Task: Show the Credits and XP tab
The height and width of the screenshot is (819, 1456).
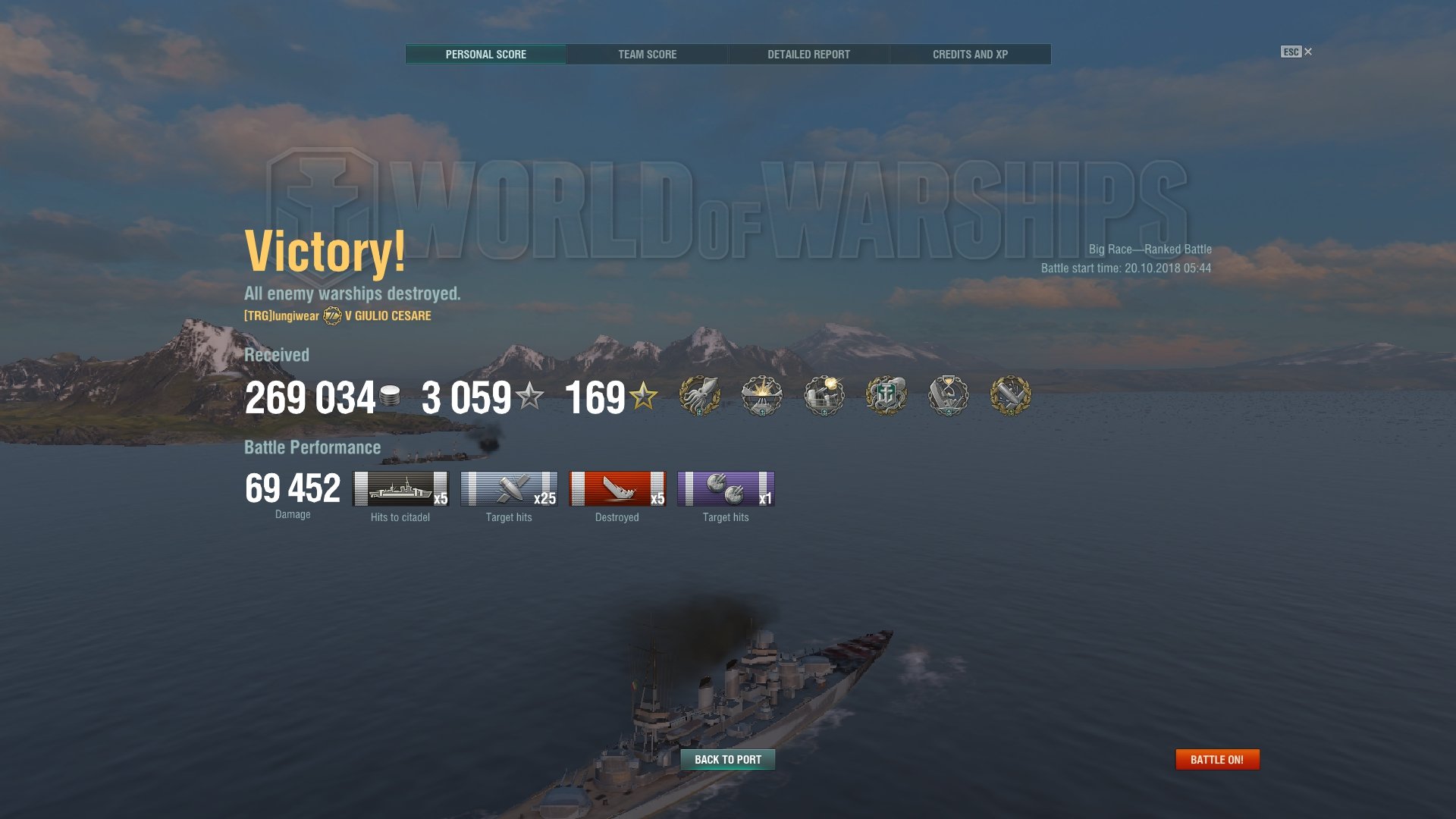Action: 970,54
